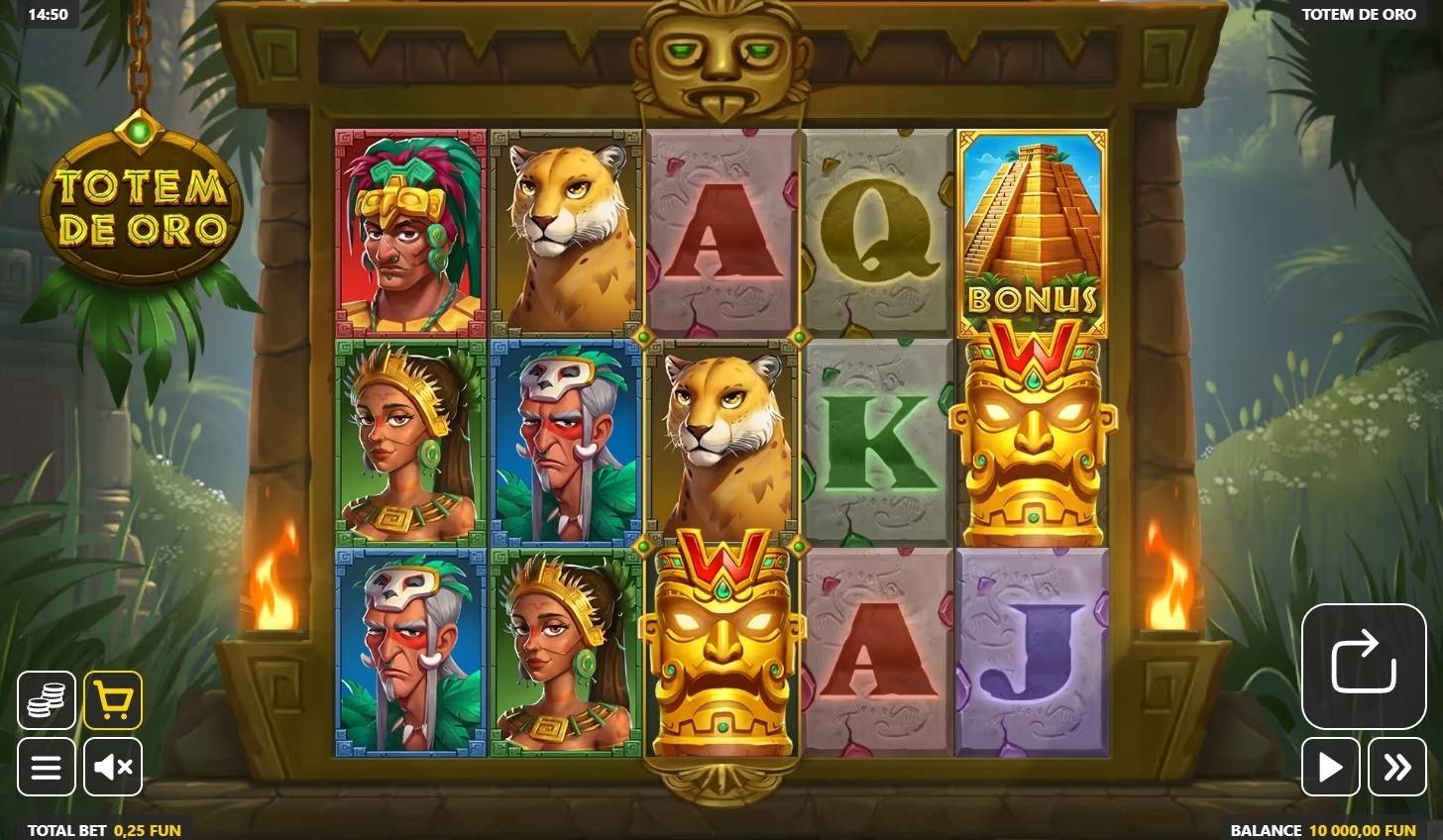Unmute game sound with the speaker icon
Viewport: 1443px width, 840px height.
(113, 766)
